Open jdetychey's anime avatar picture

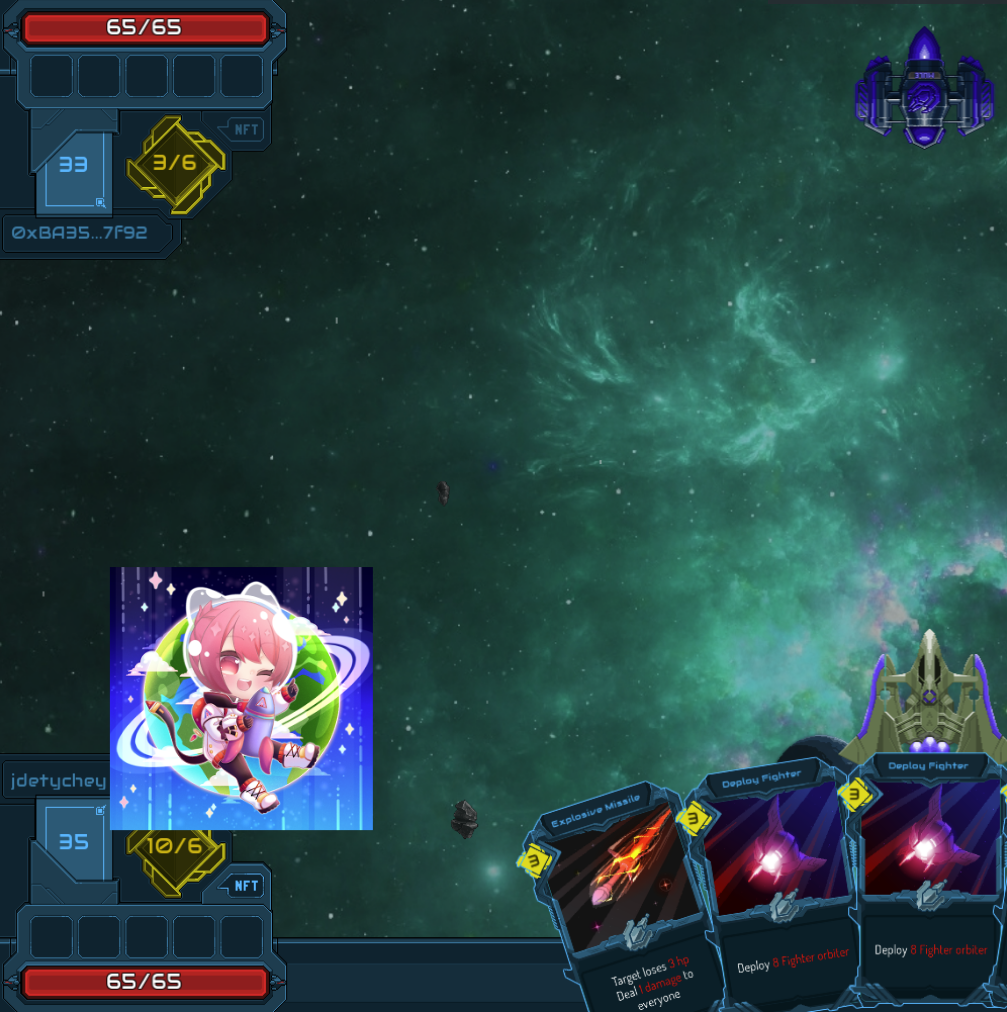click(x=241, y=698)
